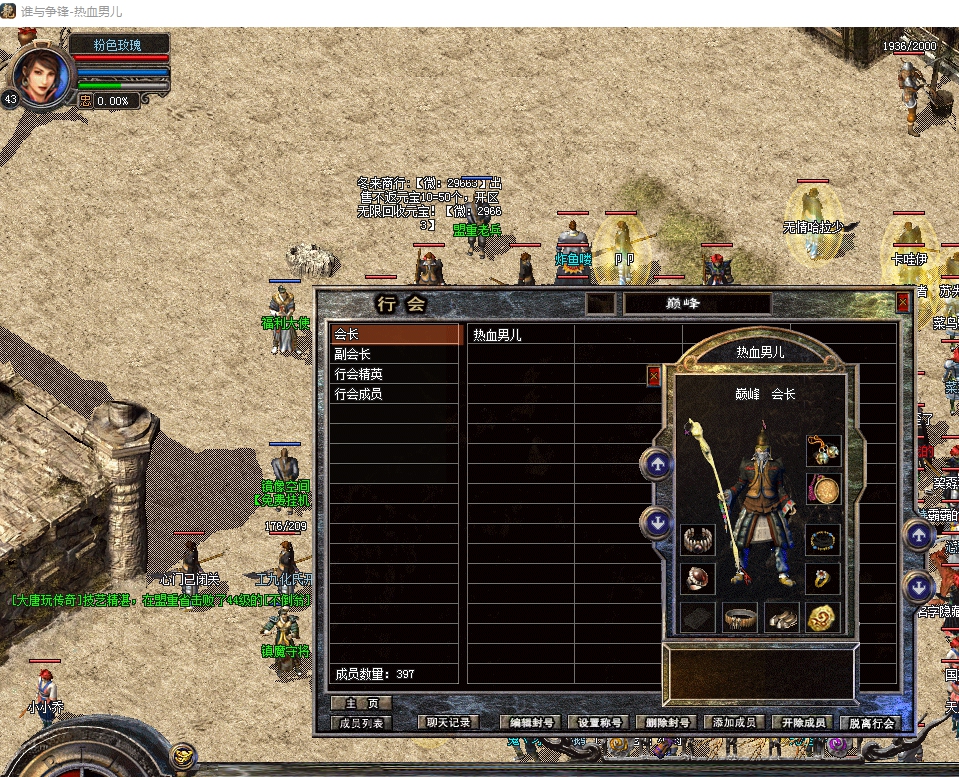The height and width of the screenshot is (777, 959).
Task: Open the 主页 guild home page
Action: [361, 704]
